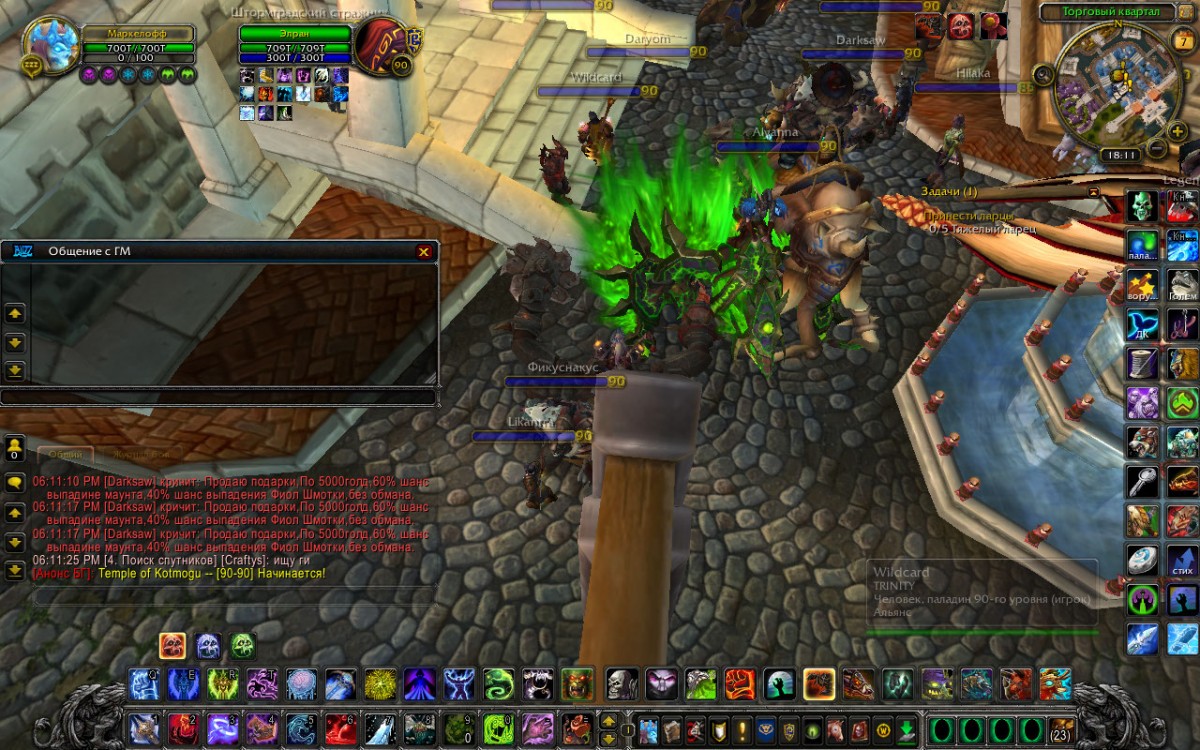This screenshot has height=750, width=1200.
Task: Collapse the Задачи objectives tracker
Action: 1093,190
